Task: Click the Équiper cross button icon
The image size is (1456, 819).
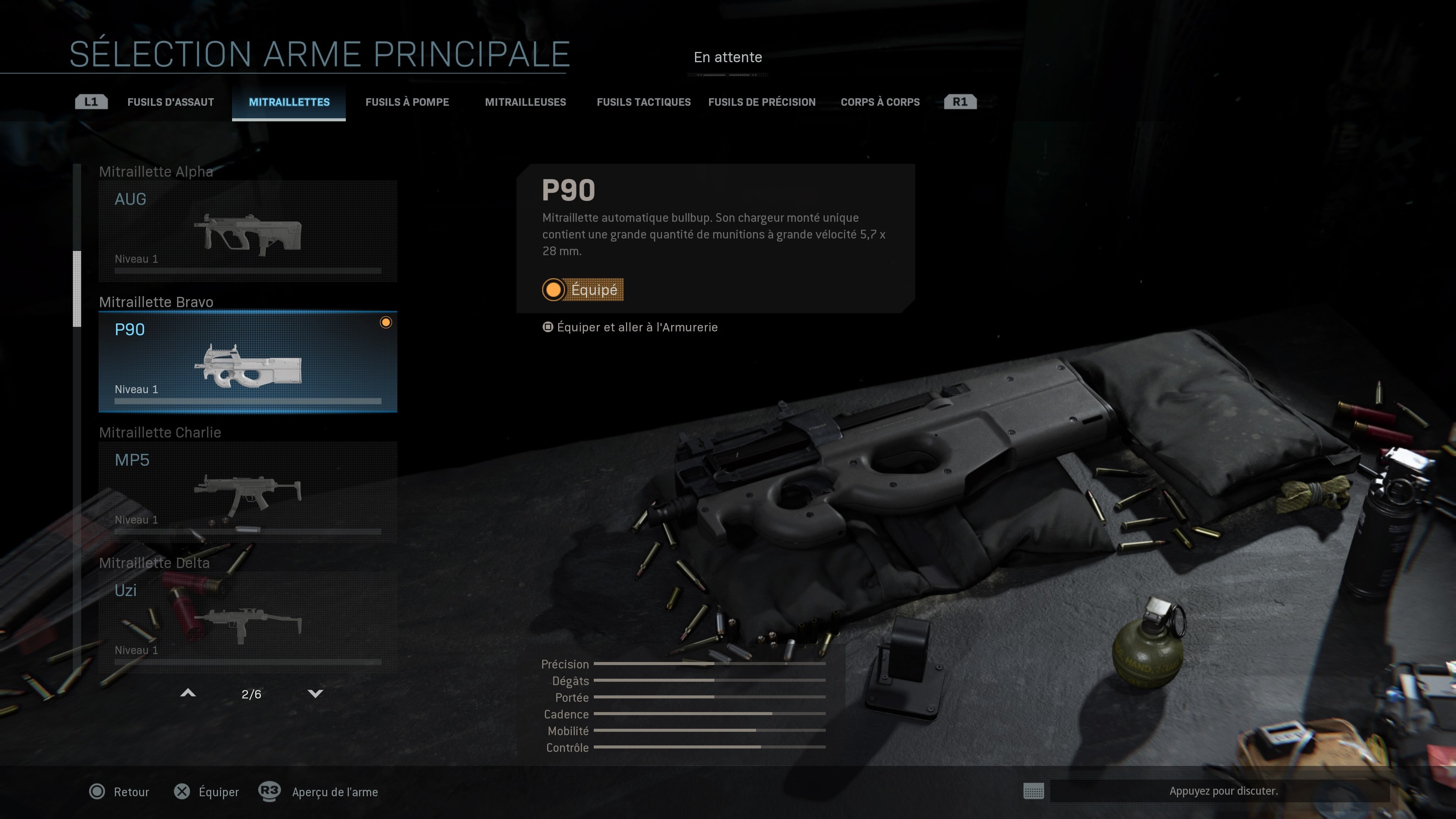Action: (x=182, y=792)
